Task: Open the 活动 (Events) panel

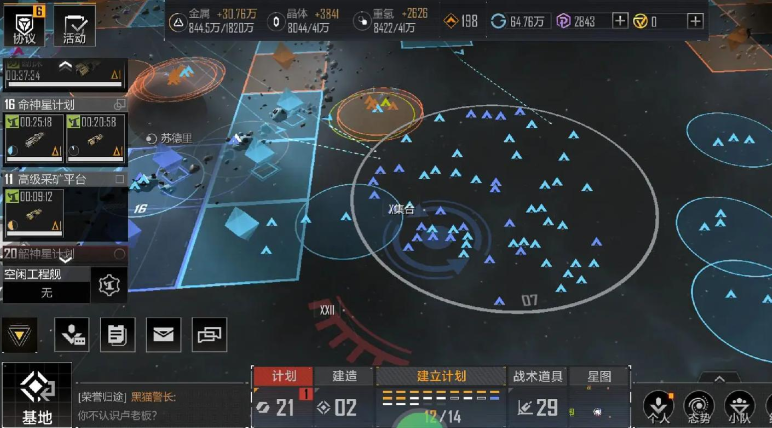Action: (x=73, y=25)
